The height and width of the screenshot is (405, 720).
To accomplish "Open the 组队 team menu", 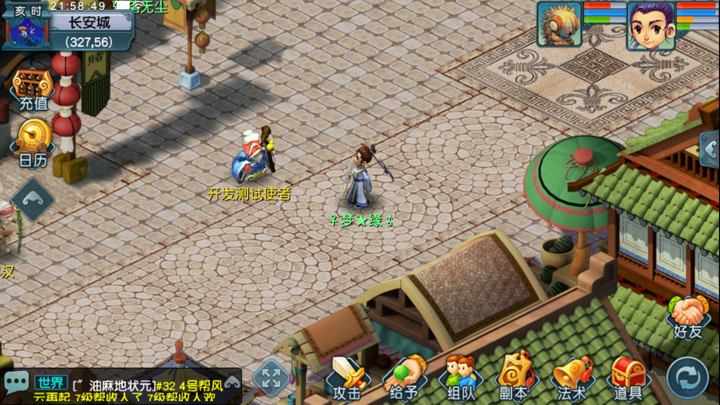I will click(x=460, y=378).
